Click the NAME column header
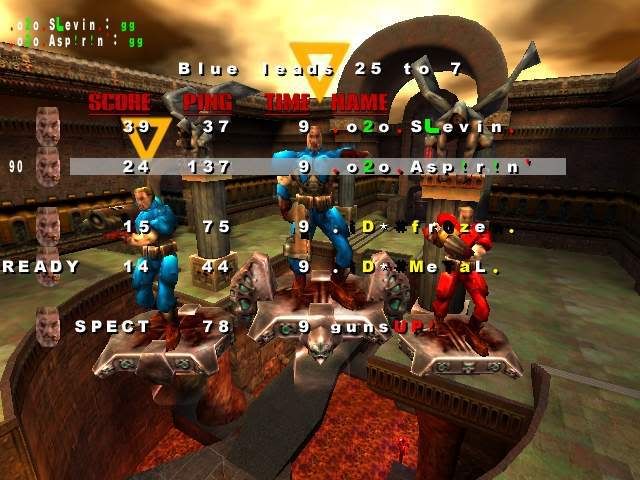Image resolution: width=640 pixels, height=480 pixels. point(358,102)
